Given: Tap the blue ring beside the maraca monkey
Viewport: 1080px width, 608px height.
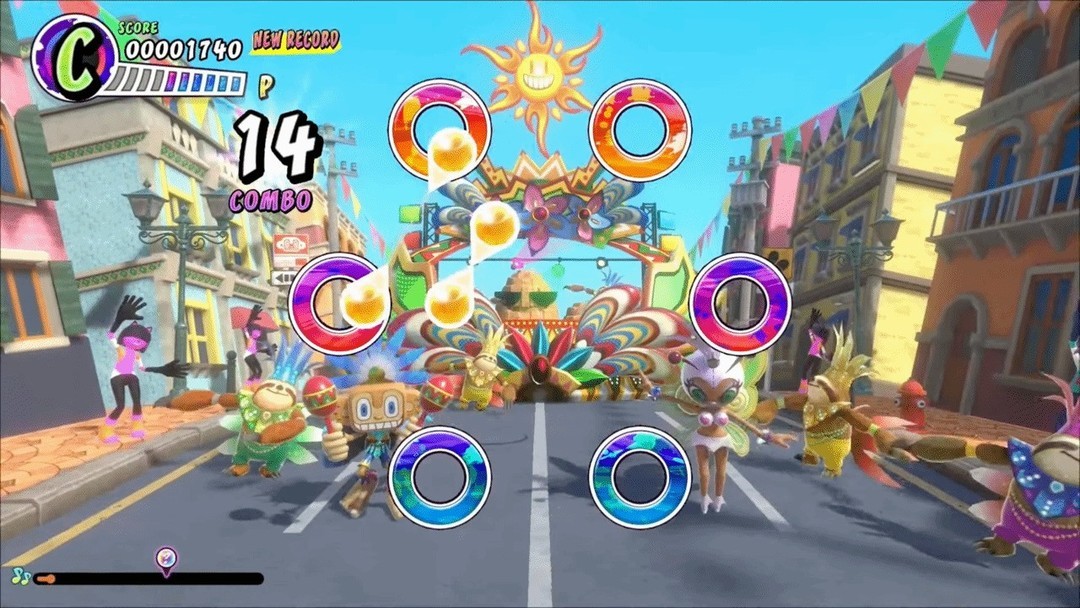Looking at the screenshot, I should pyautogui.click(x=439, y=476).
